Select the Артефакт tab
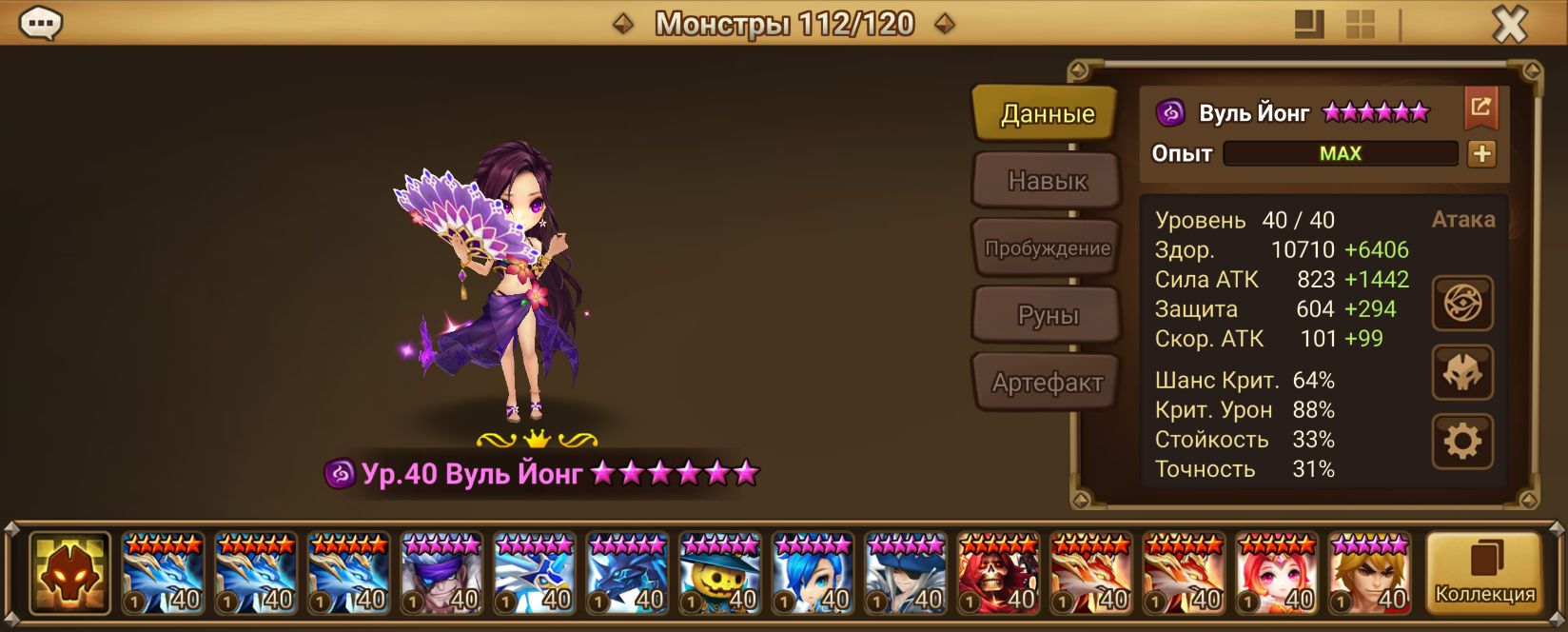The image size is (1568, 632). [1047, 383]
